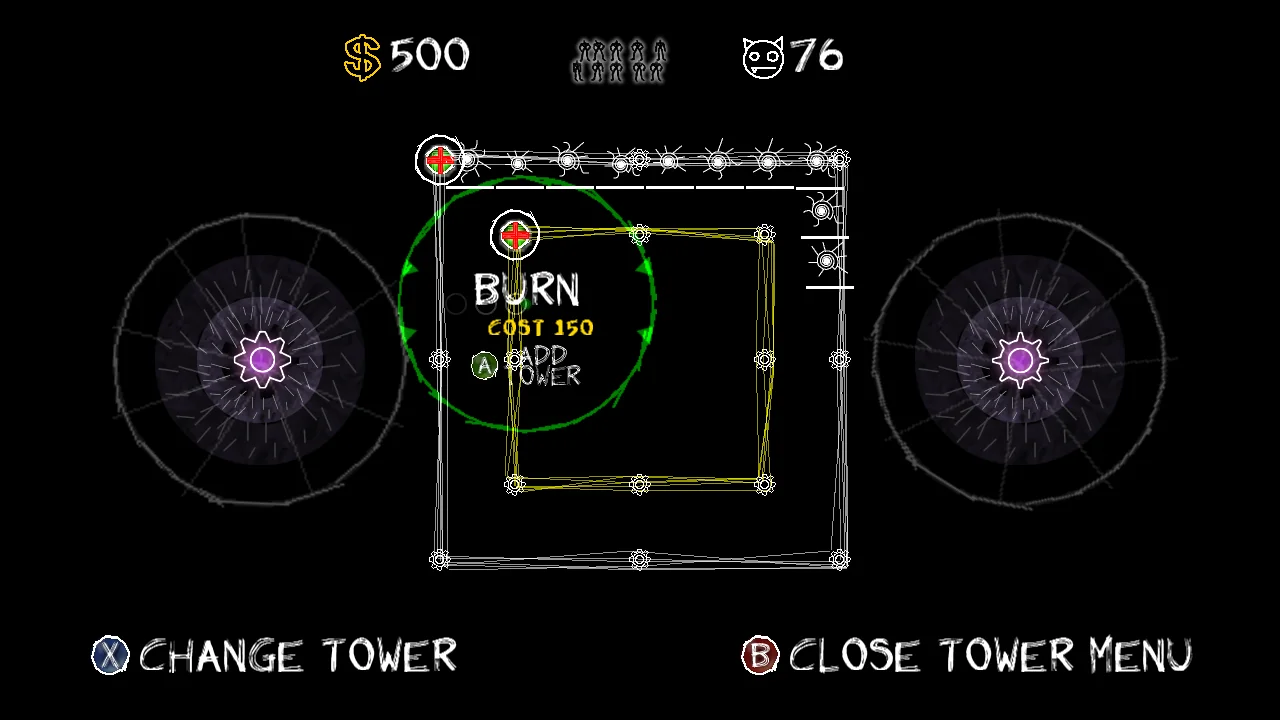Click the gear node at the bottom-right map corner
Image resolution: width=1280 pixels, height=720 pixels.
841,559
